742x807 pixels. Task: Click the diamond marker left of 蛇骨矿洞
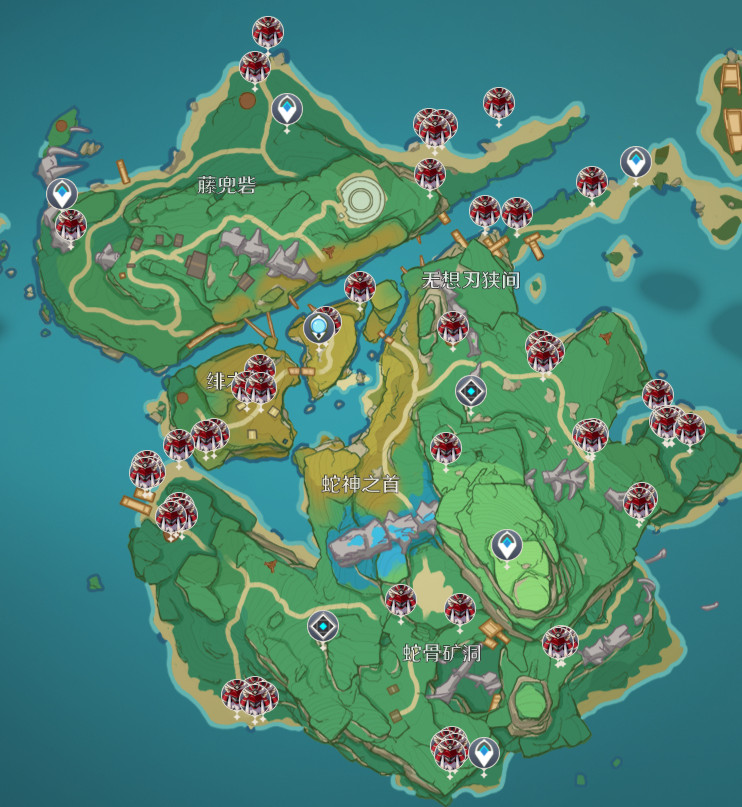pyautogui.click(x=323, y=627)
